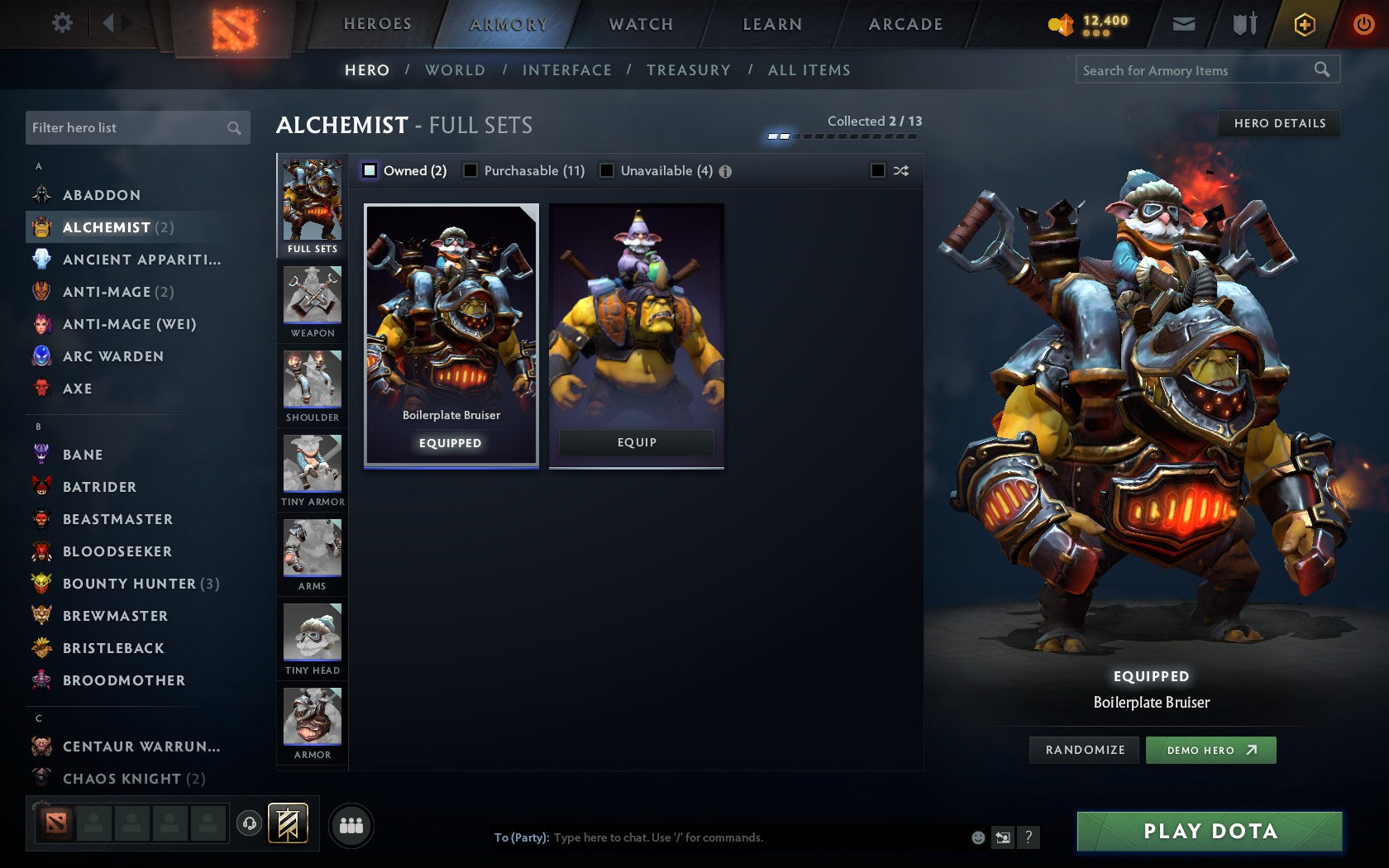Open the emoticon picker in chat bar

(977, 837)
